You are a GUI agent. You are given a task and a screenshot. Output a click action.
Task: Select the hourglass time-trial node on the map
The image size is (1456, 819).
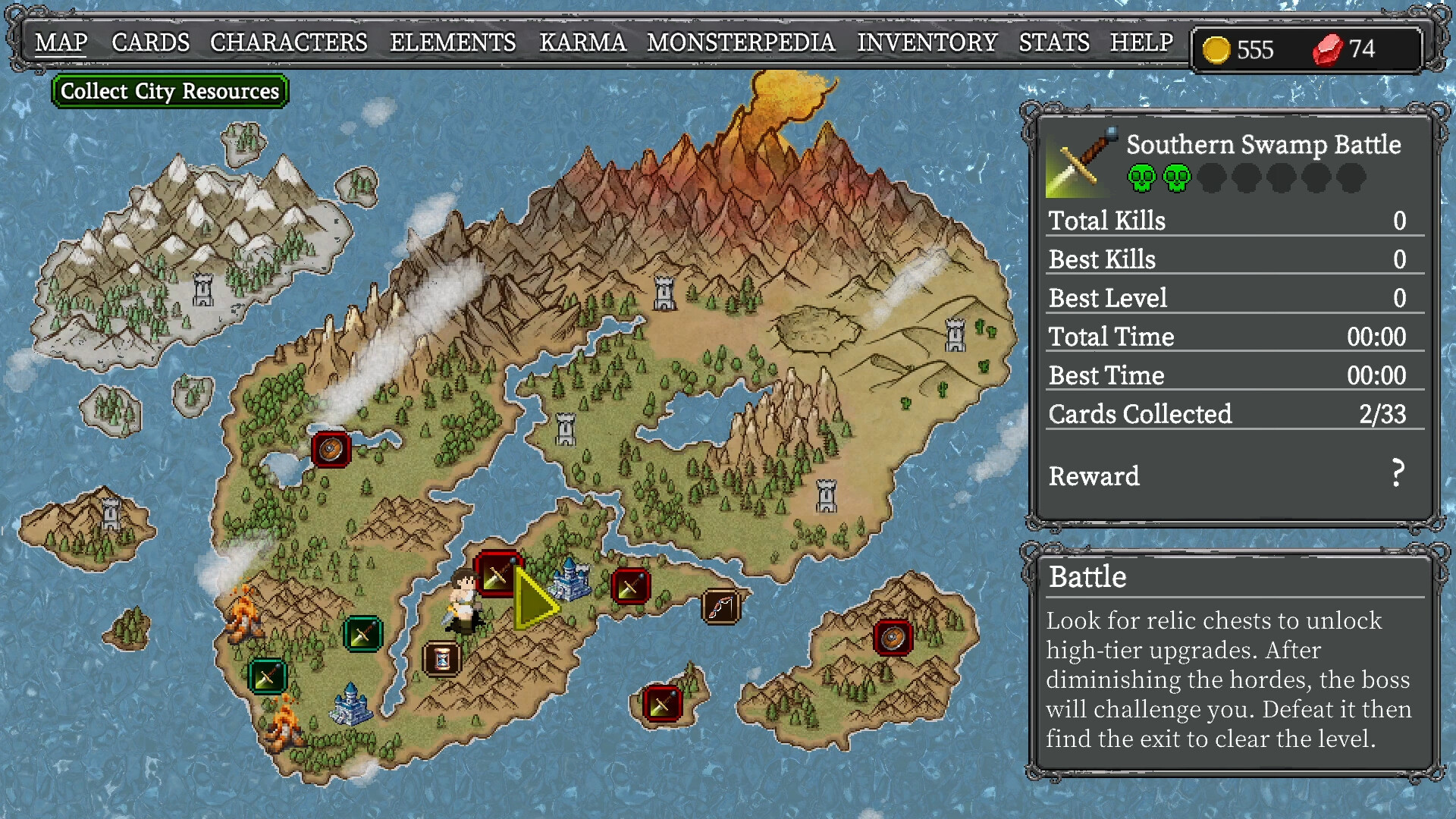pyautogui.click(x=442, y=658)
